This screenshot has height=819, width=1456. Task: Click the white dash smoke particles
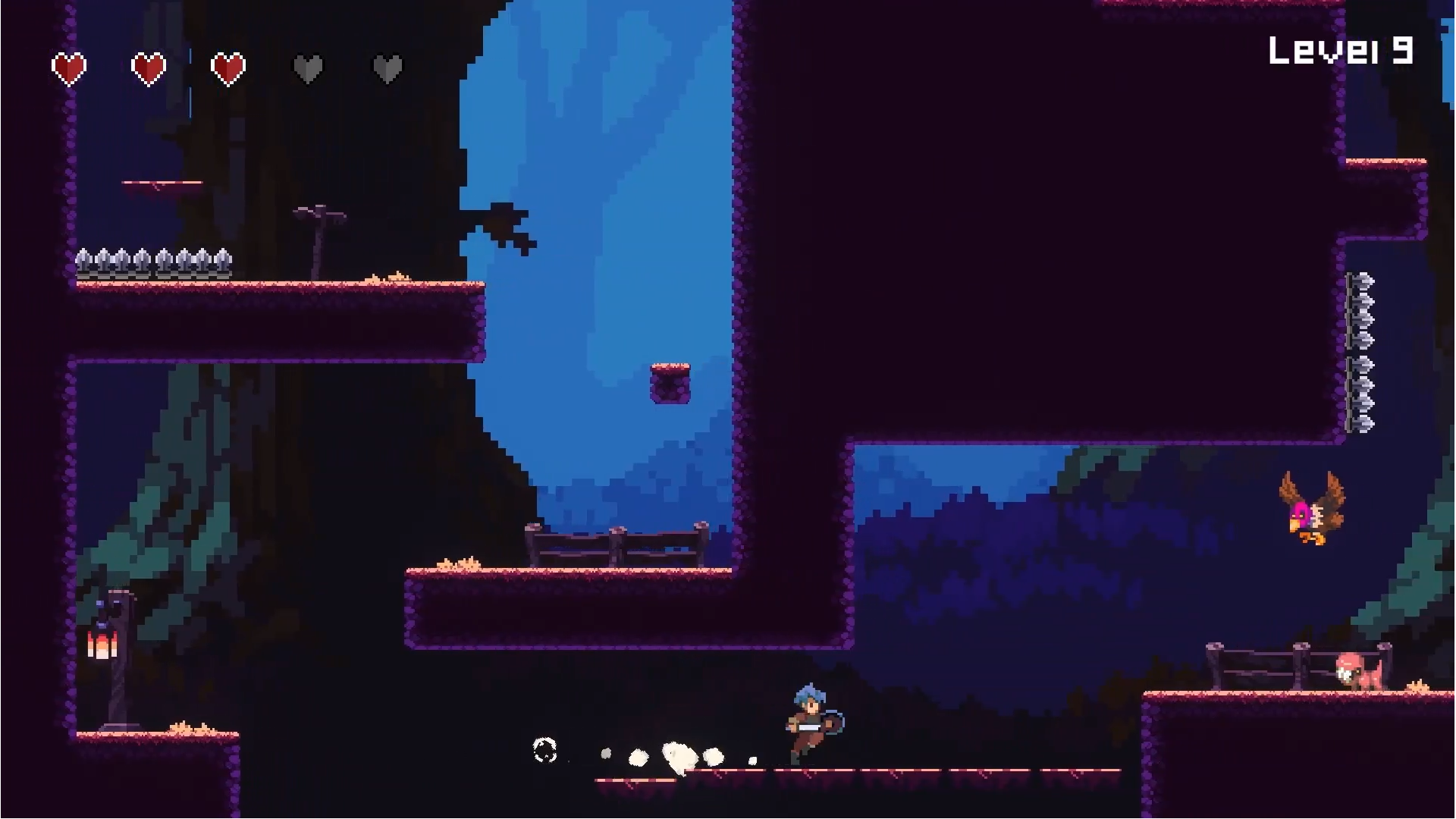point(679,755)
